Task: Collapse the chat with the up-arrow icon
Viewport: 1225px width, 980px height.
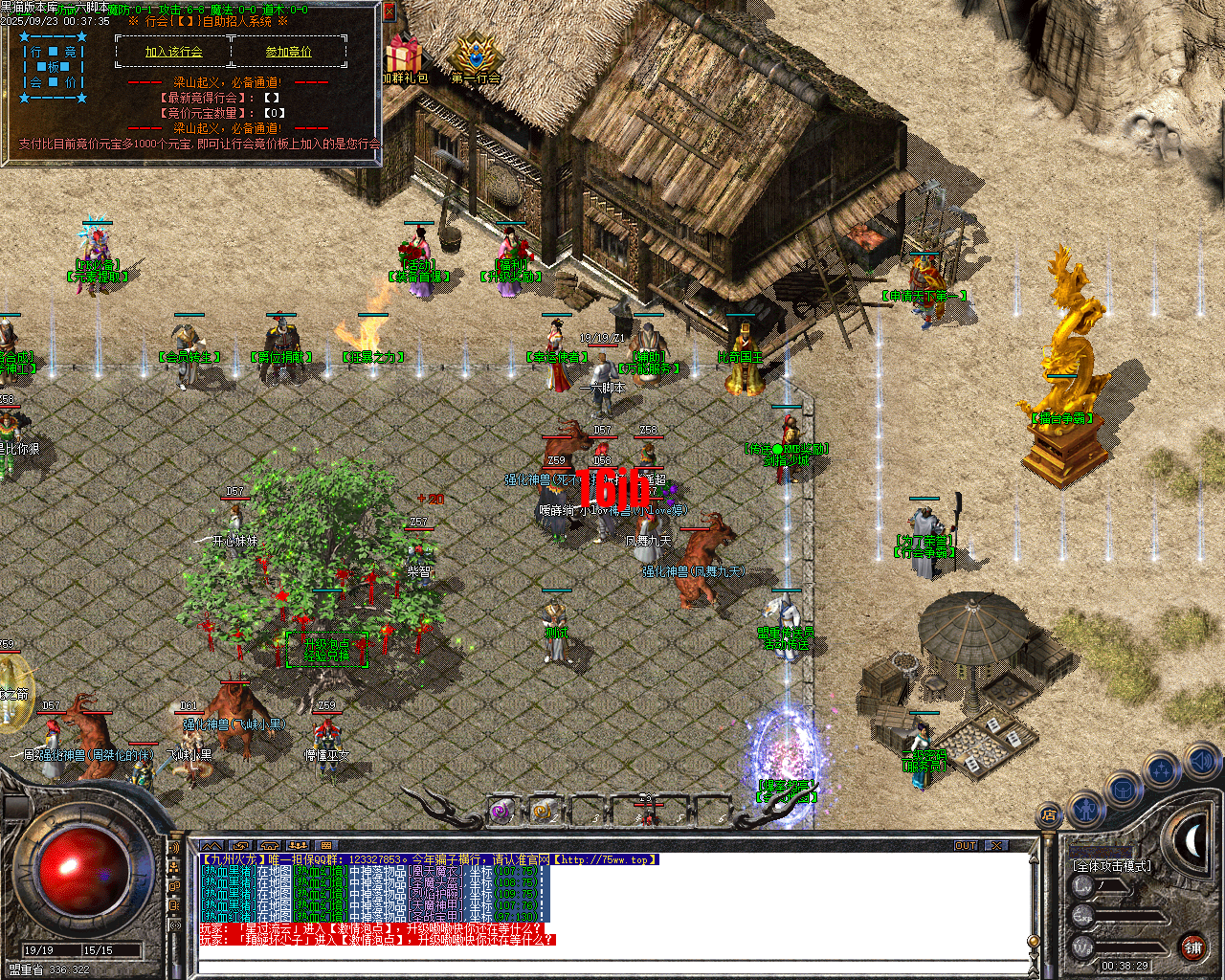Action: pos(211,846)
